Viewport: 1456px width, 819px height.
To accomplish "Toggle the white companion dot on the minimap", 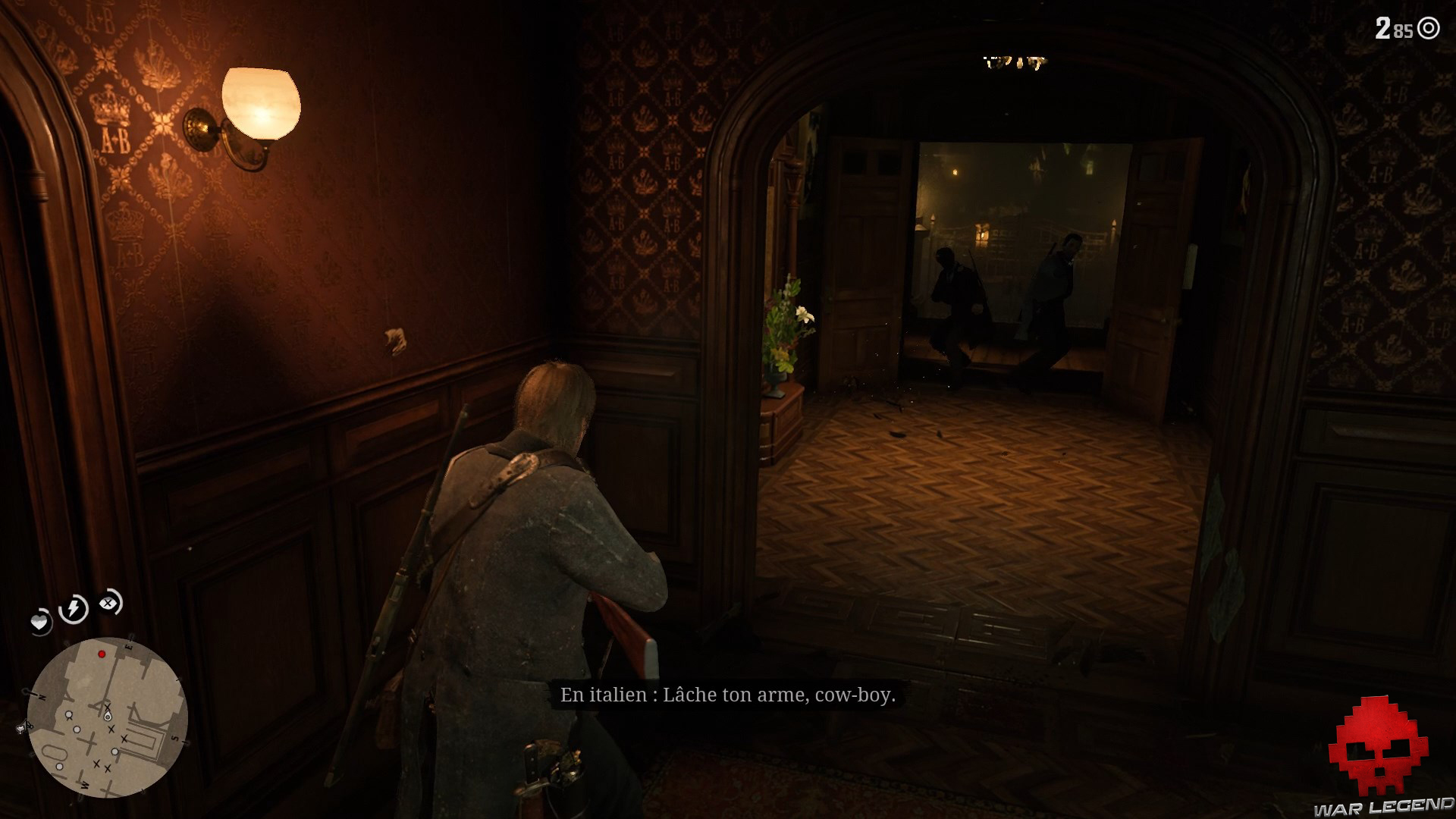I will coord(68,714).
